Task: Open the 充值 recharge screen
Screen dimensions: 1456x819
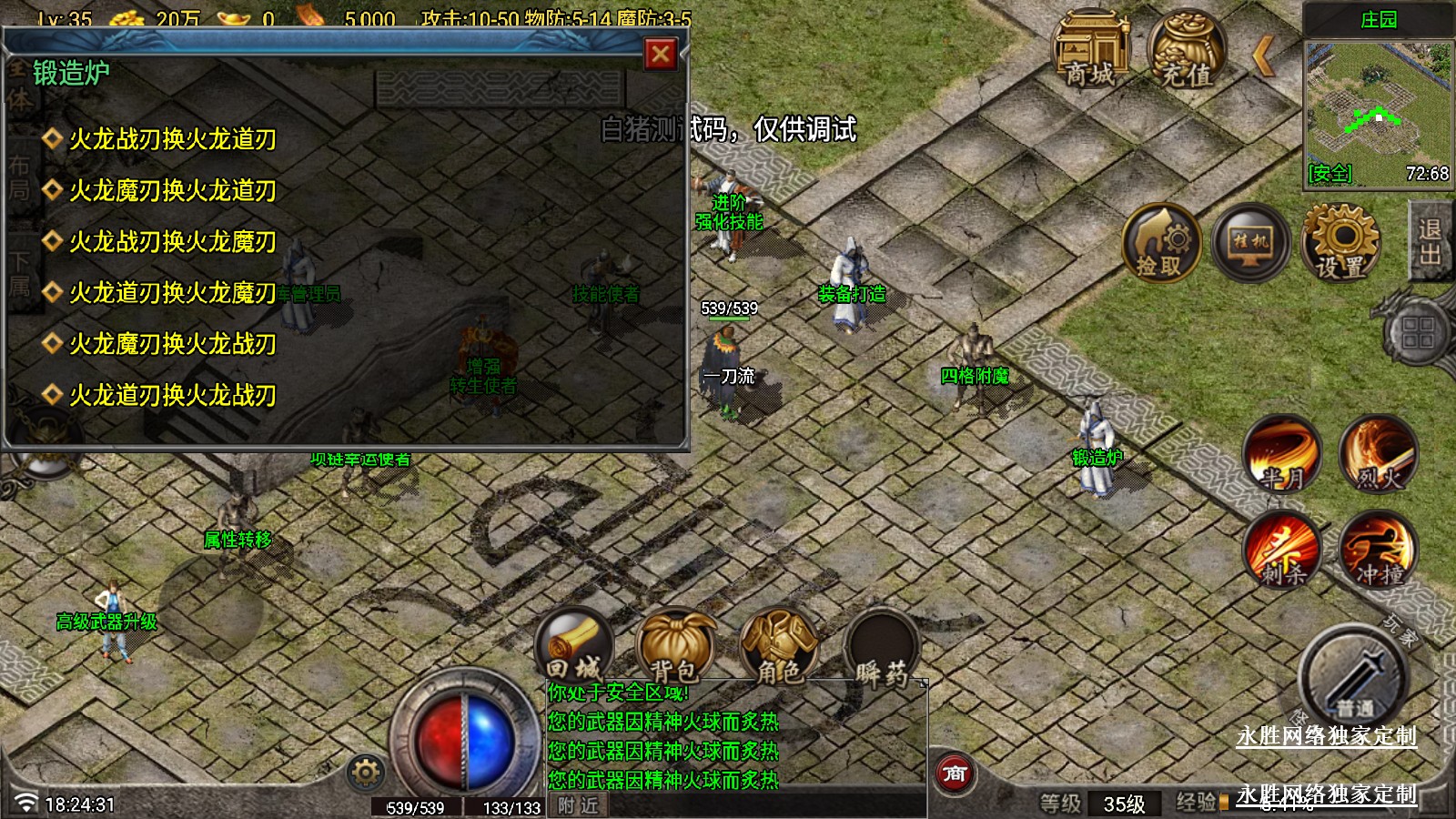Action: point(1186,51)
